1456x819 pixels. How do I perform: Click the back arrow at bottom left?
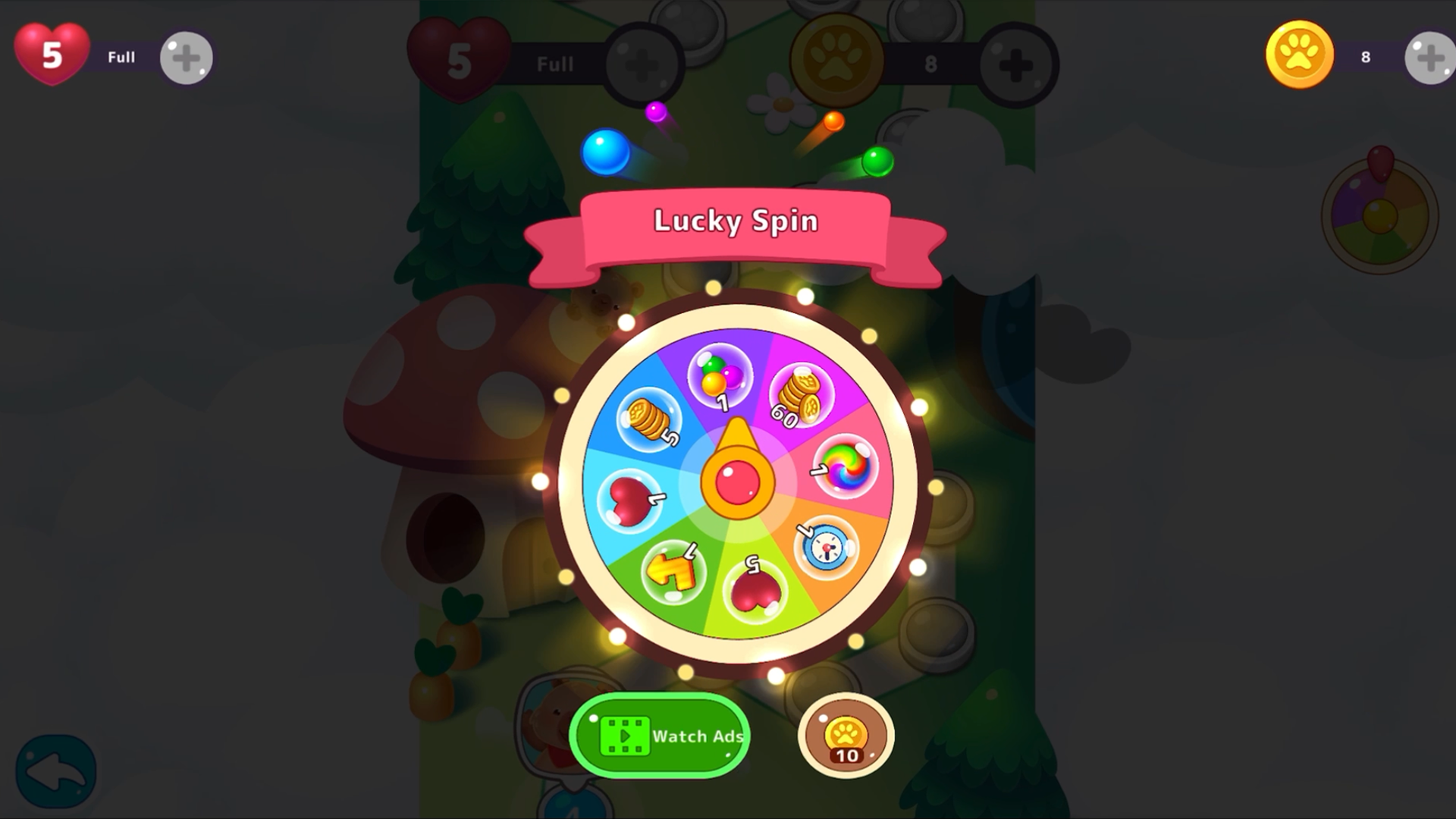click(57, 770)
